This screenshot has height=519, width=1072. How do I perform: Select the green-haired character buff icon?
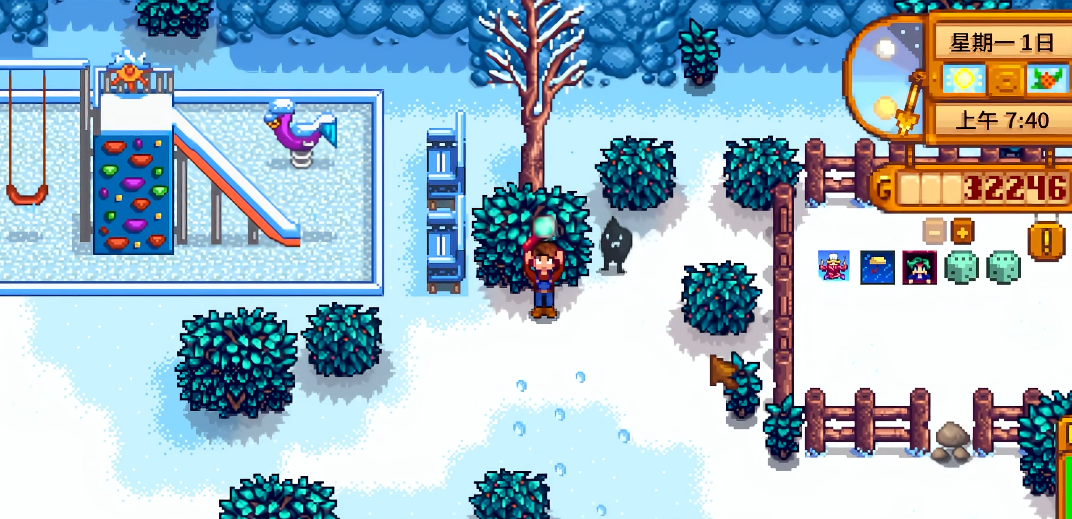coord(919,267)
